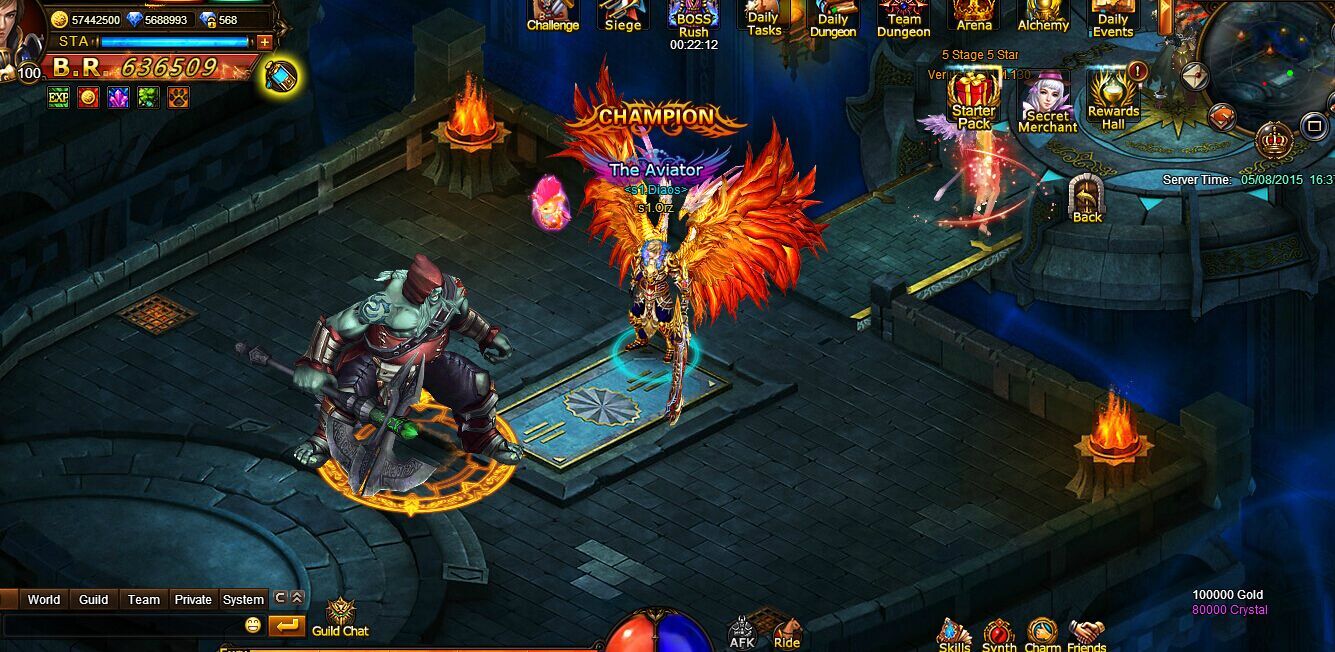The height and width of the screenshot is (652, 1335).
Task: Open the Alchemy feature
Action: pyautogui.click(x=1043, y=16)
